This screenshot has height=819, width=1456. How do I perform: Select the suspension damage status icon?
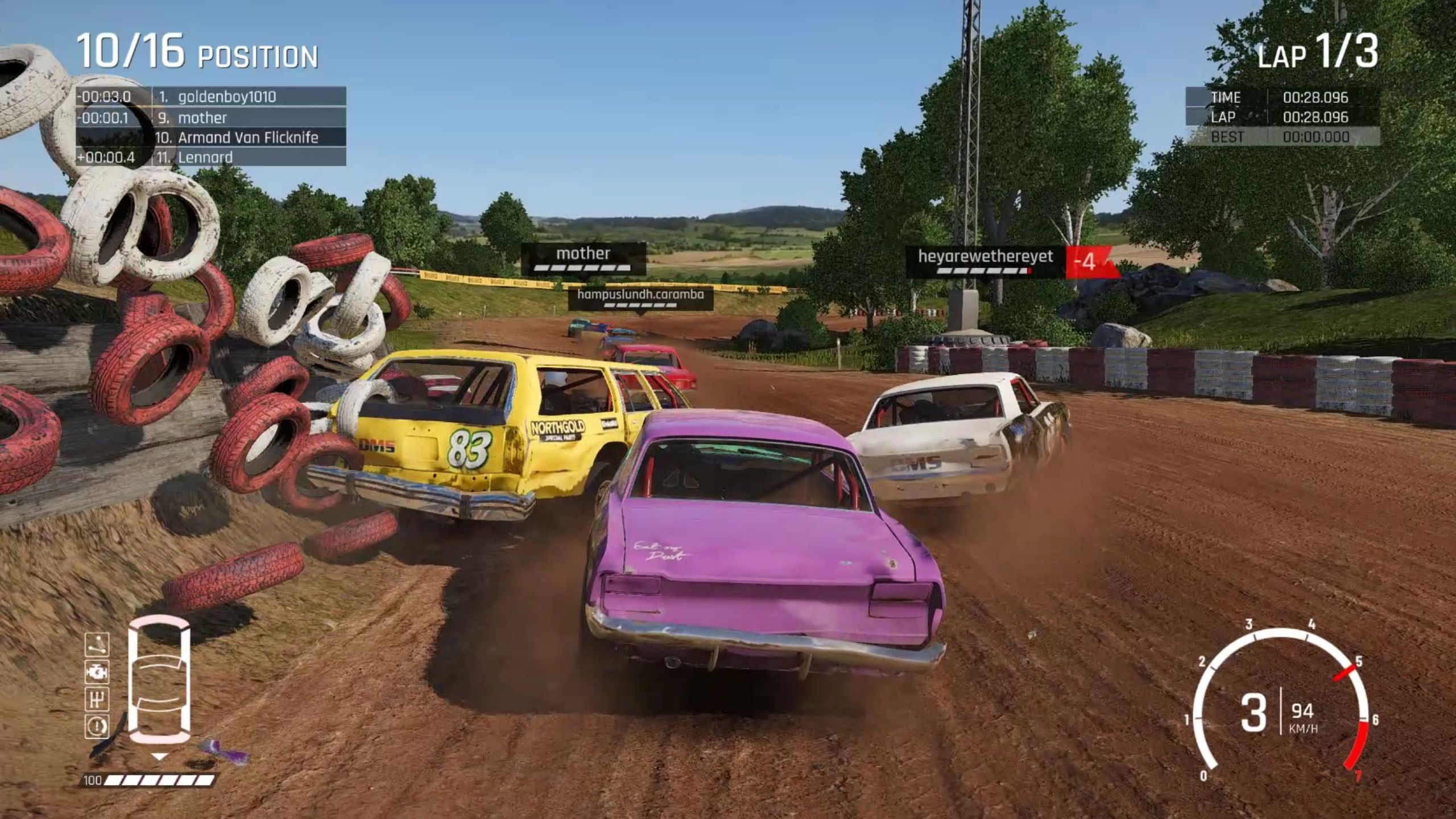pyautogui.click(x=97, y=645)
